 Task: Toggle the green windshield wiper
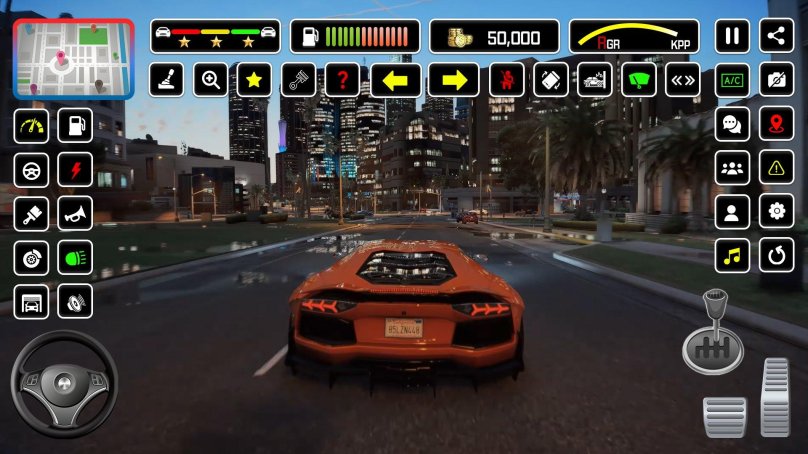pos(639,80)
